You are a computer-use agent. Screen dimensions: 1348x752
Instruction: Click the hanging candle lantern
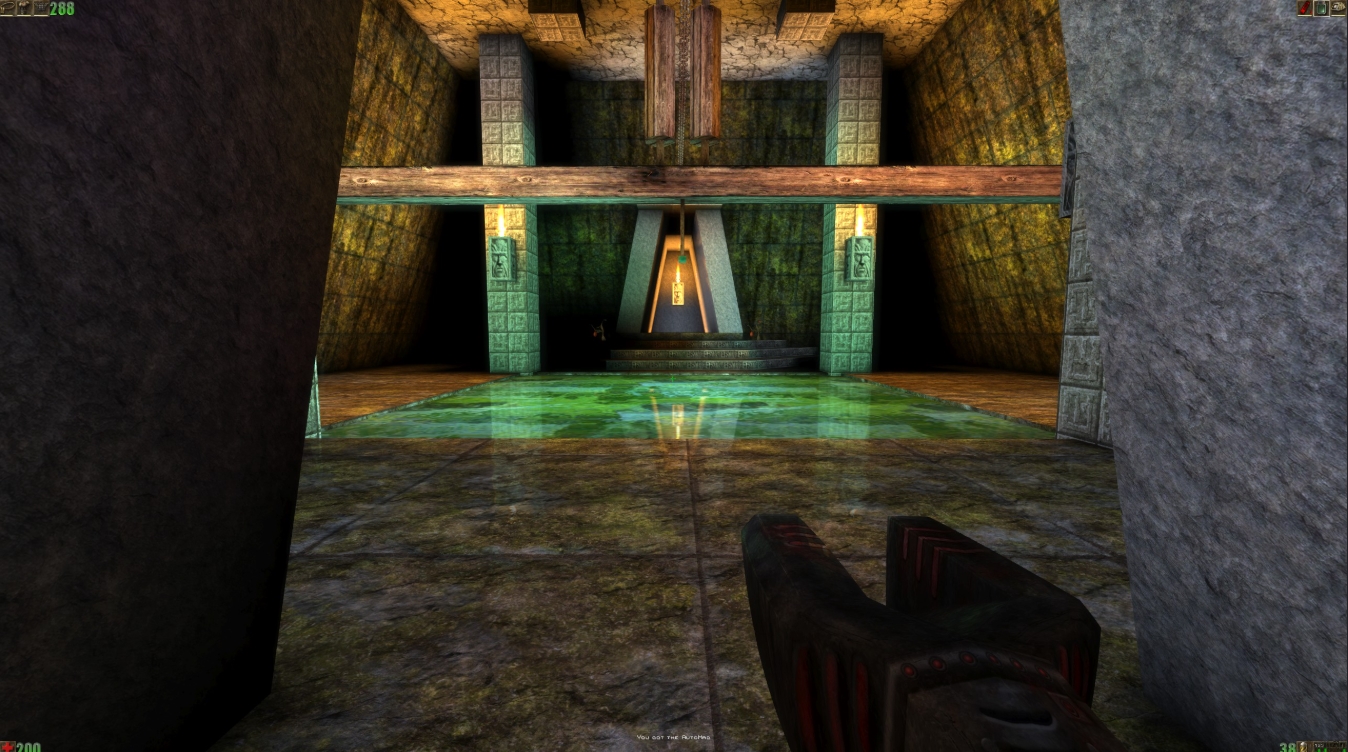(679, 290)
